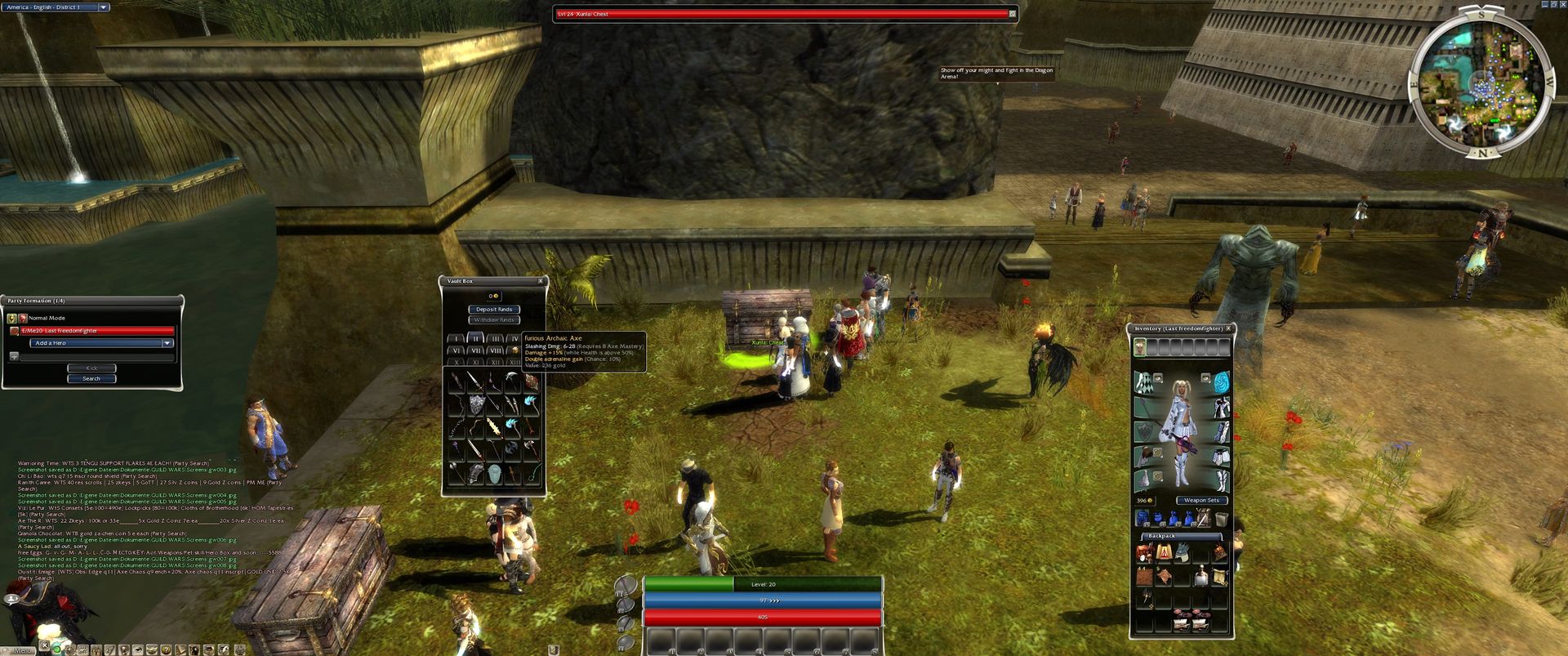Pick the character portrait in the inventory header

(x=1140, y=347)
